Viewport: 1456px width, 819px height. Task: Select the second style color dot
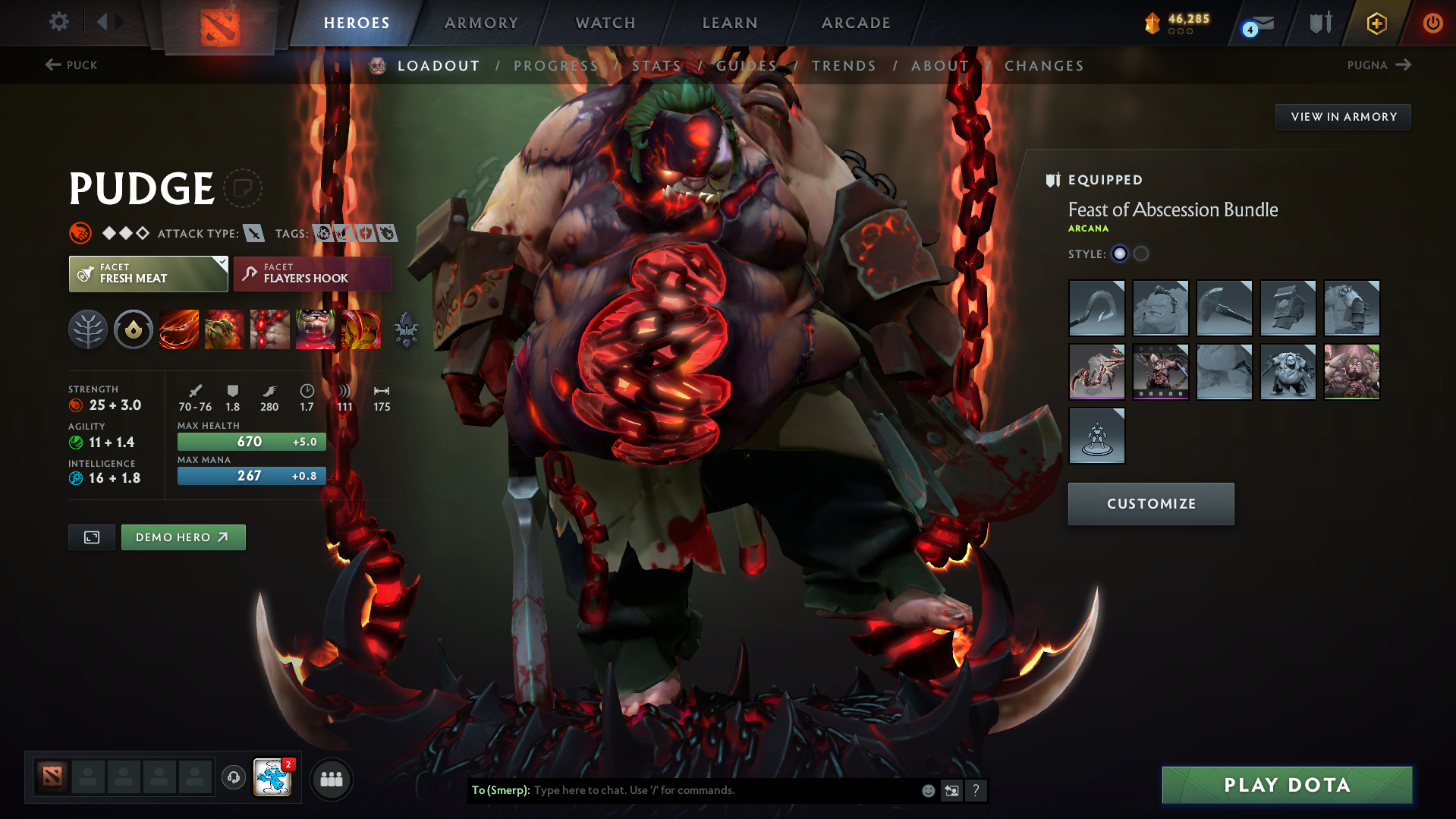coord(1141,254)
